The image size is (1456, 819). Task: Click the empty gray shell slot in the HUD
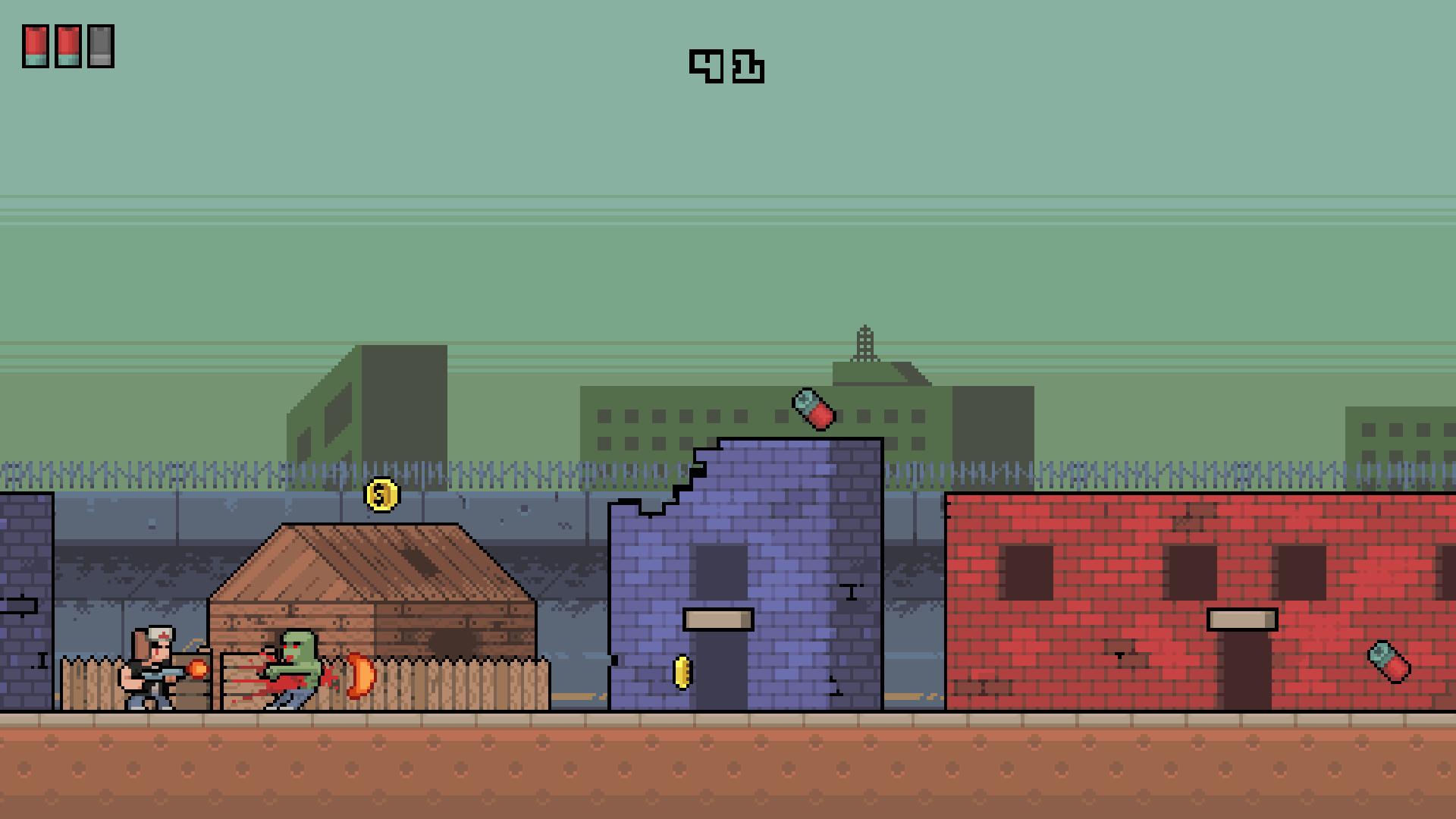click(99, 45)
